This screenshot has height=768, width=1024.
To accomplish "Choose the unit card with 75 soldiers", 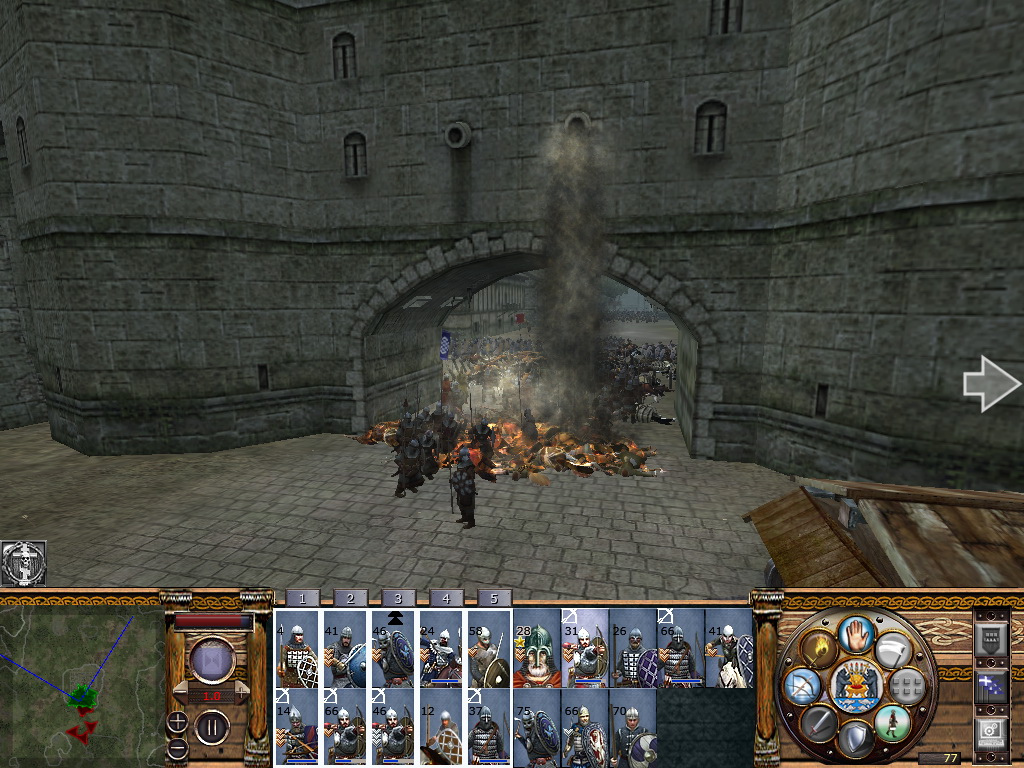I will (536, 730).
